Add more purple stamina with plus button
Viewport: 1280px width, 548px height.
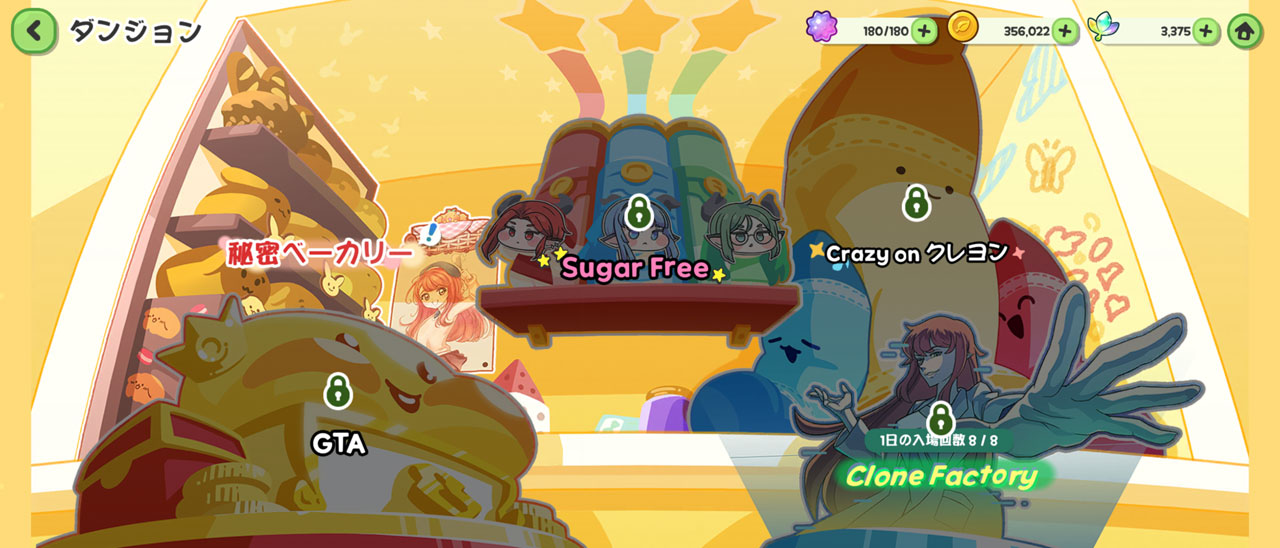pos(923,31)
